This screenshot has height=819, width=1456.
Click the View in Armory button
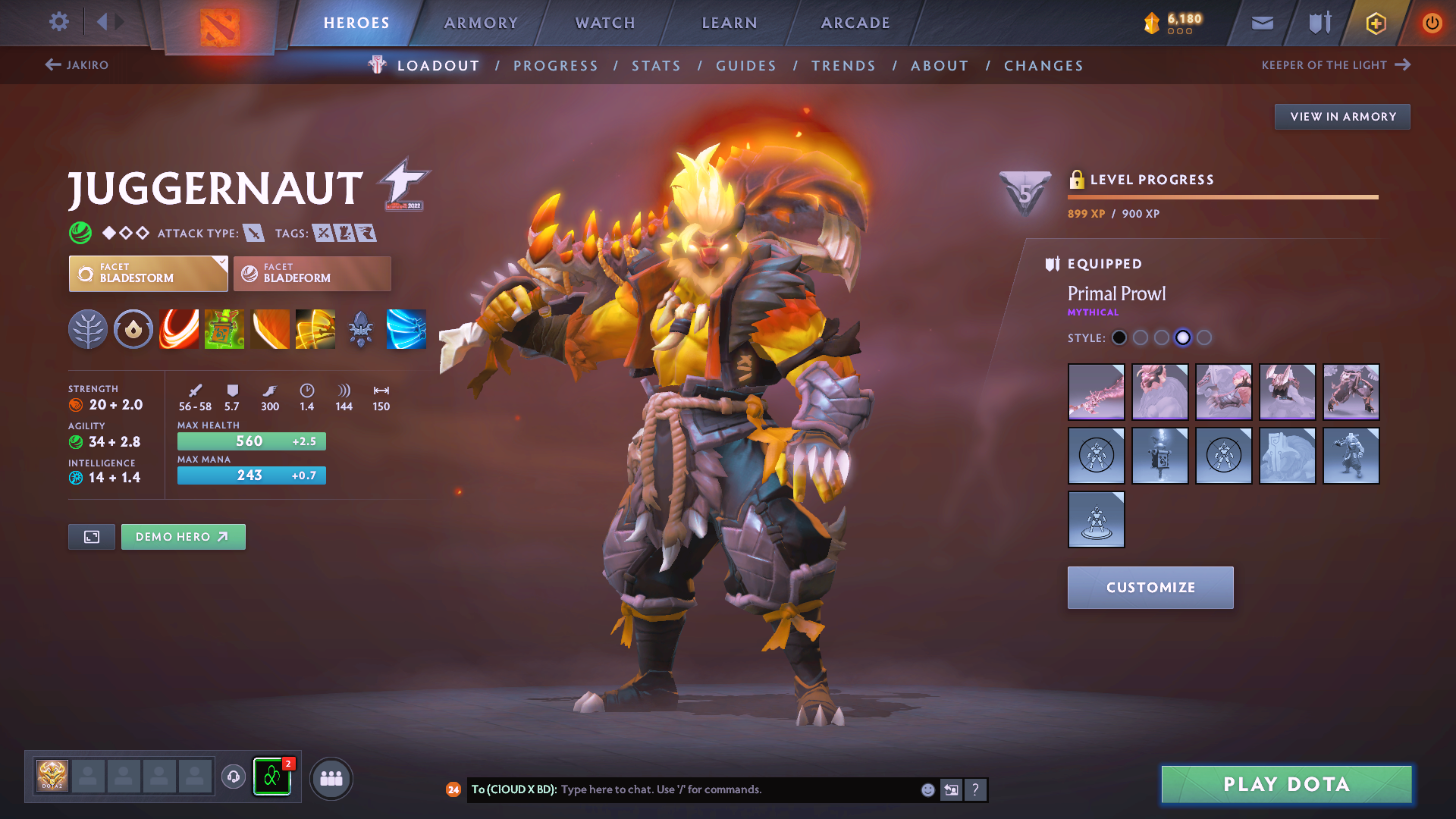1341,116
